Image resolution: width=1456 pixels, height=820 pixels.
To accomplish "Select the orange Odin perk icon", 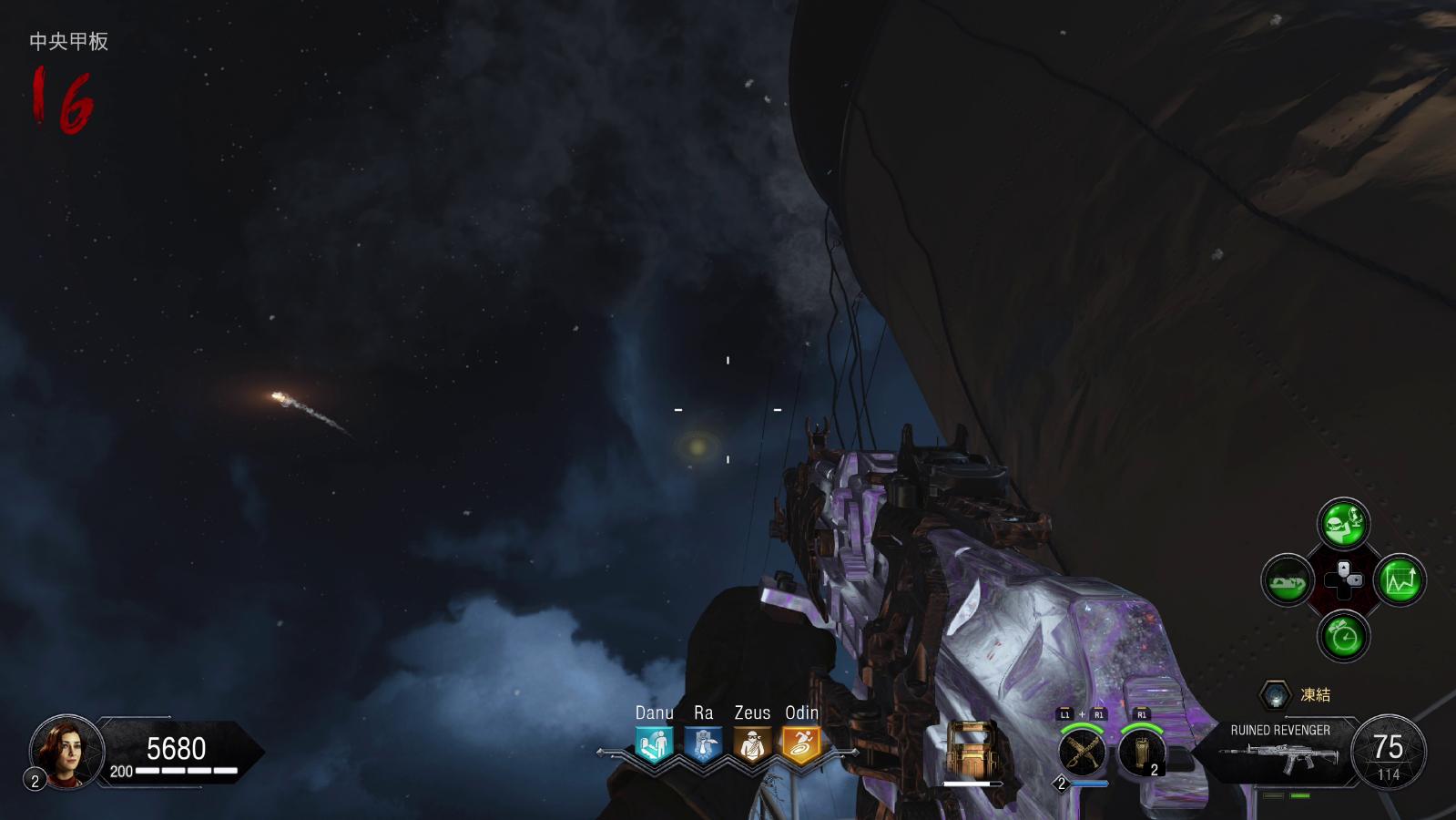I will point(801,745).
